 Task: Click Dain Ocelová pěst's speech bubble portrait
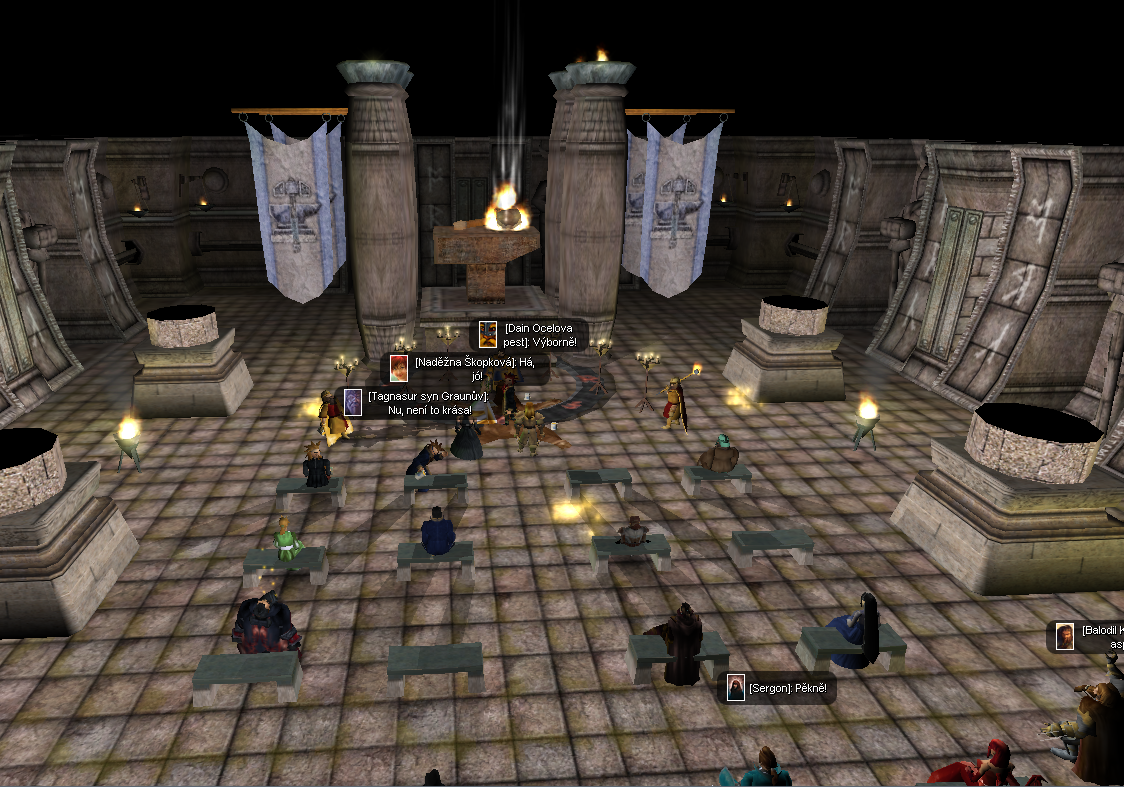click(487, 335)
